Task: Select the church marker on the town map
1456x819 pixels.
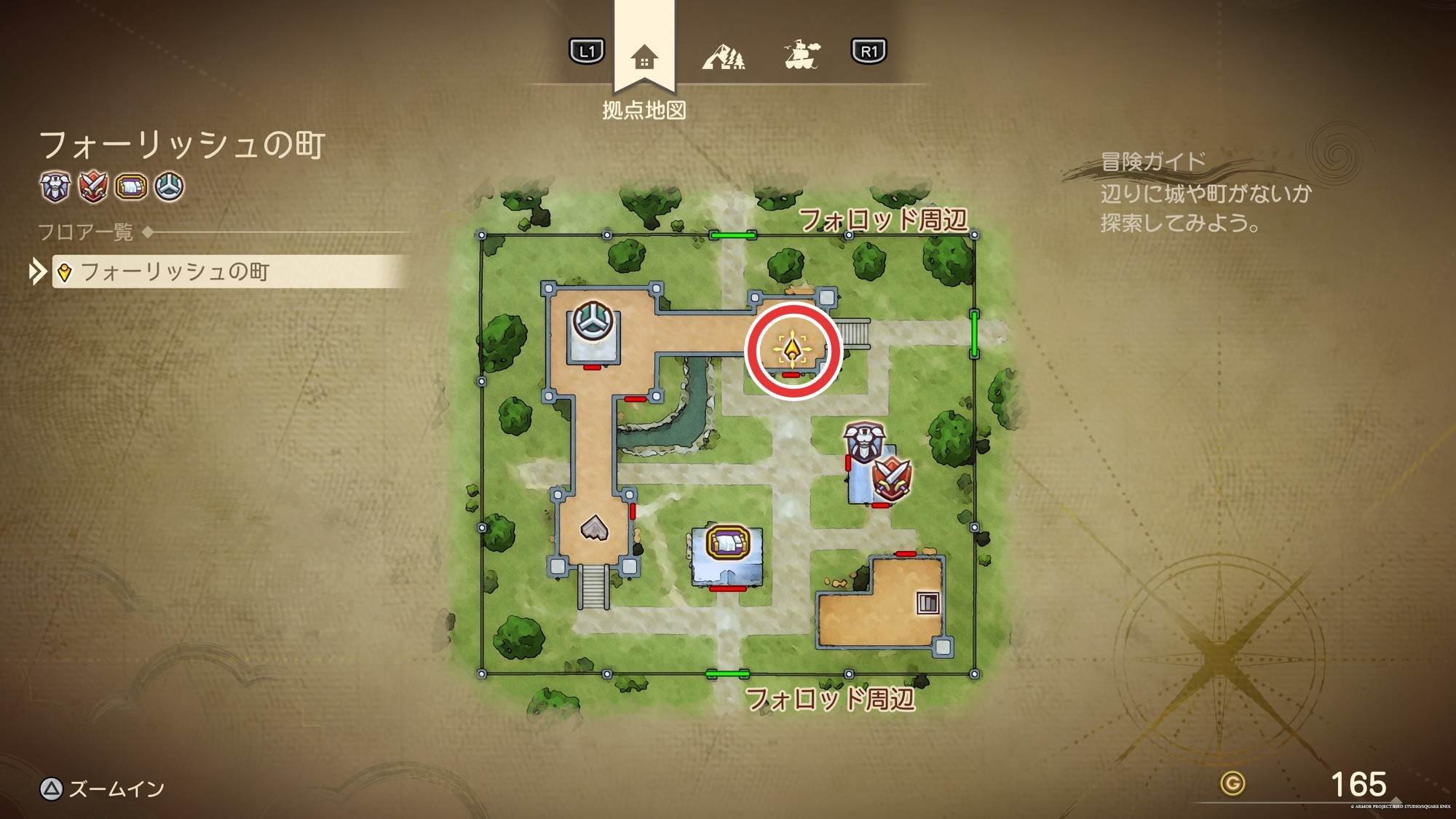Action: click(x=593, y=320)
